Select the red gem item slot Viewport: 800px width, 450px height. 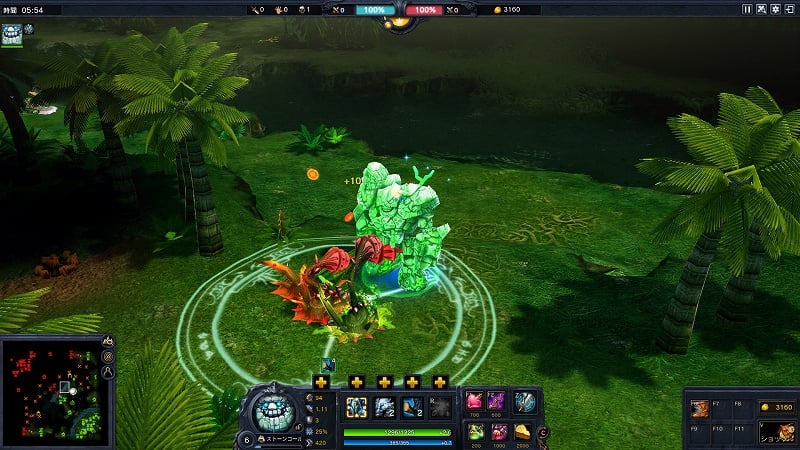pyautogui.click(x=475, y=401)
